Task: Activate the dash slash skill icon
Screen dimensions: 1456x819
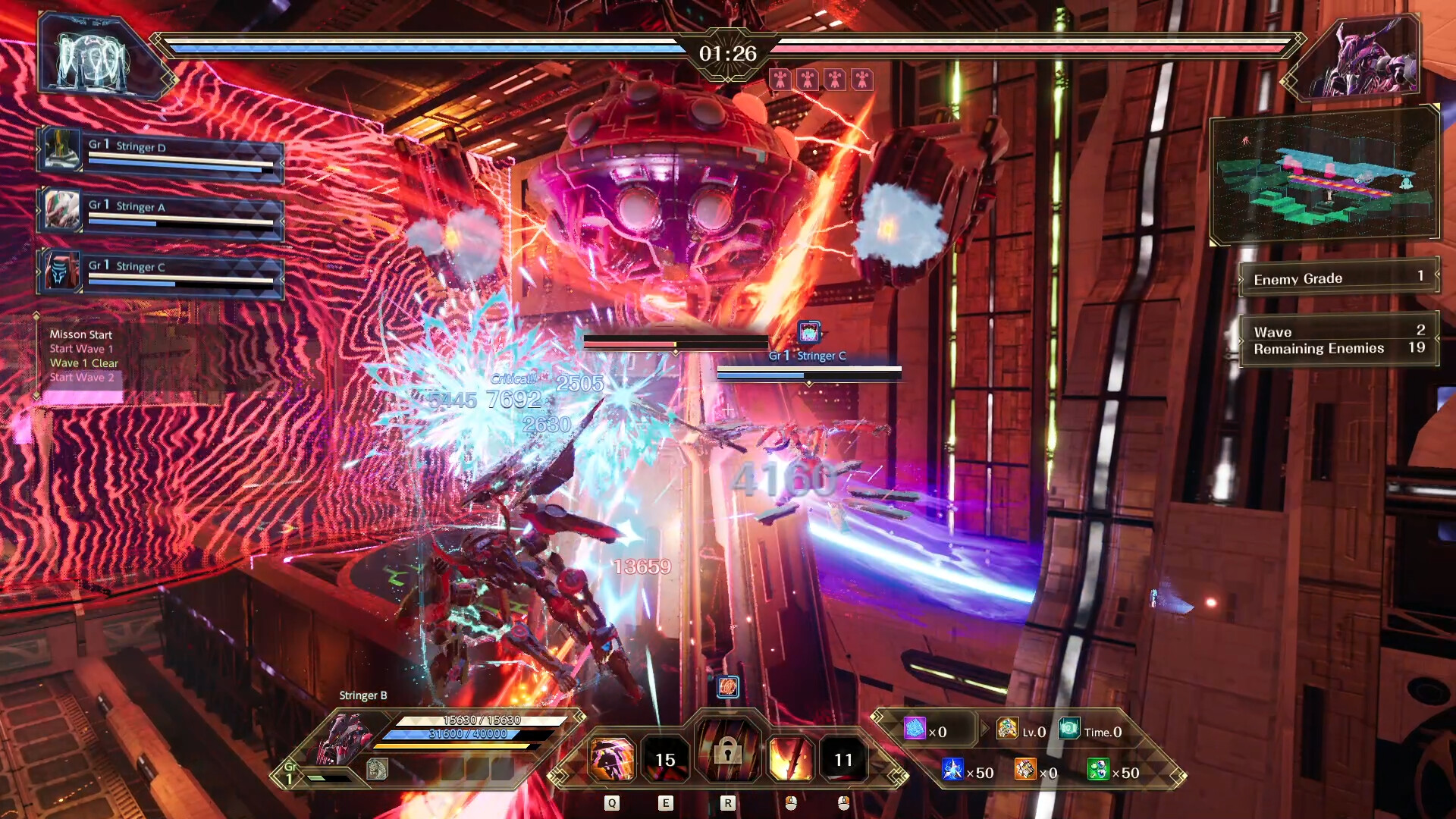Action: 611,759
